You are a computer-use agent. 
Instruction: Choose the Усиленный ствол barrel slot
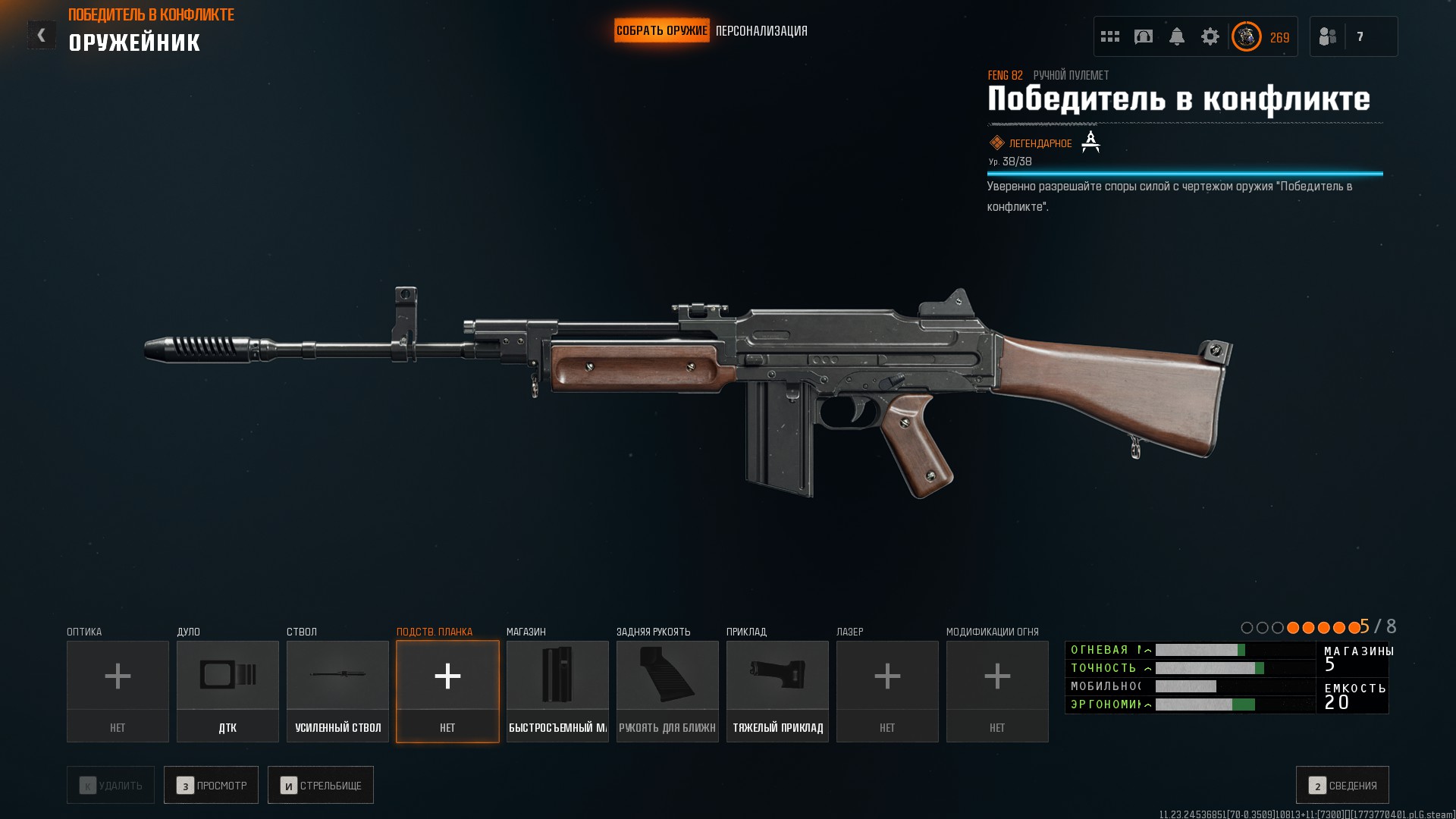click(x=337, y=691)
